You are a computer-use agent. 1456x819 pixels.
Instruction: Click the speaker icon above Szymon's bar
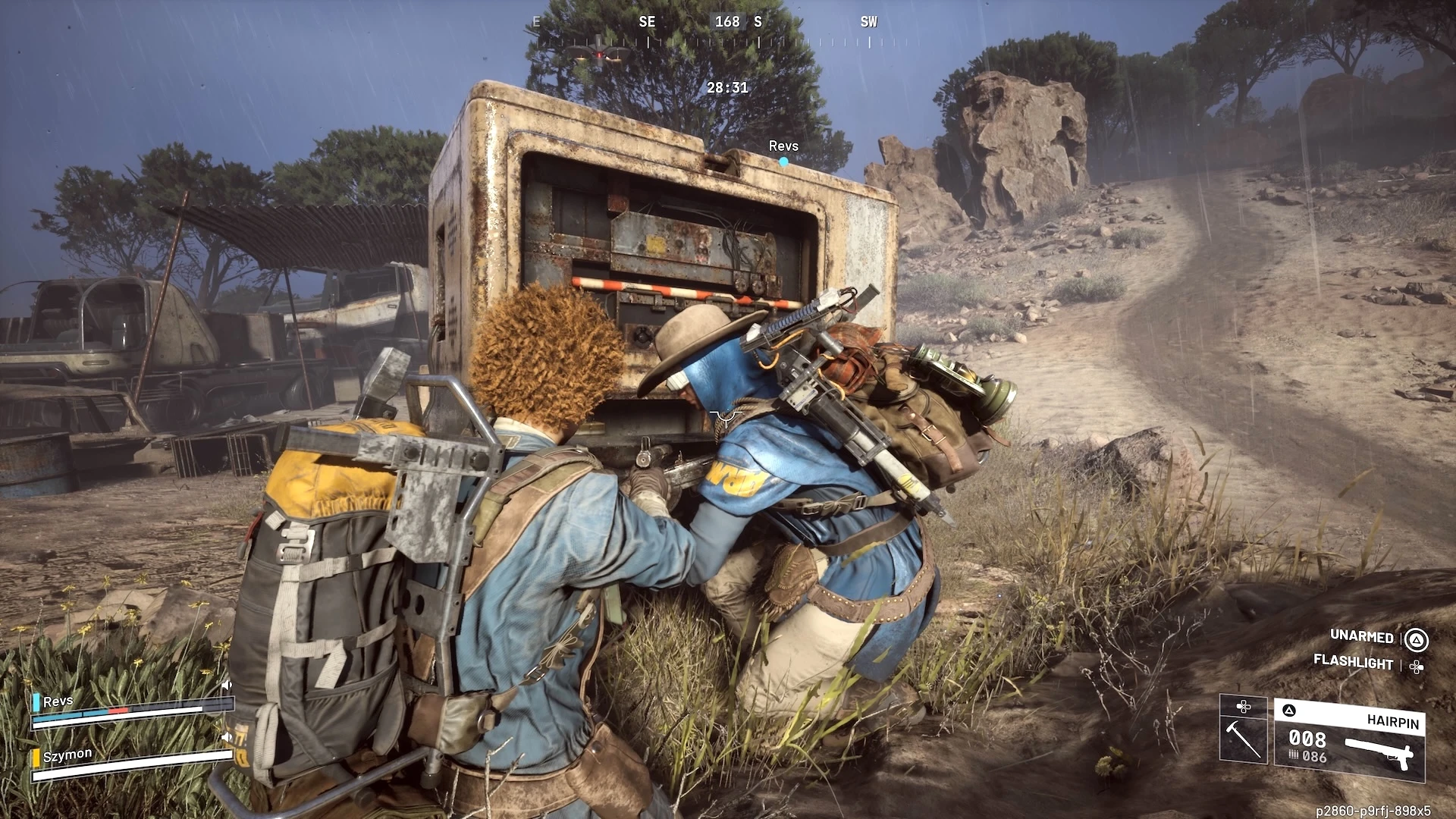pos(226,736)
